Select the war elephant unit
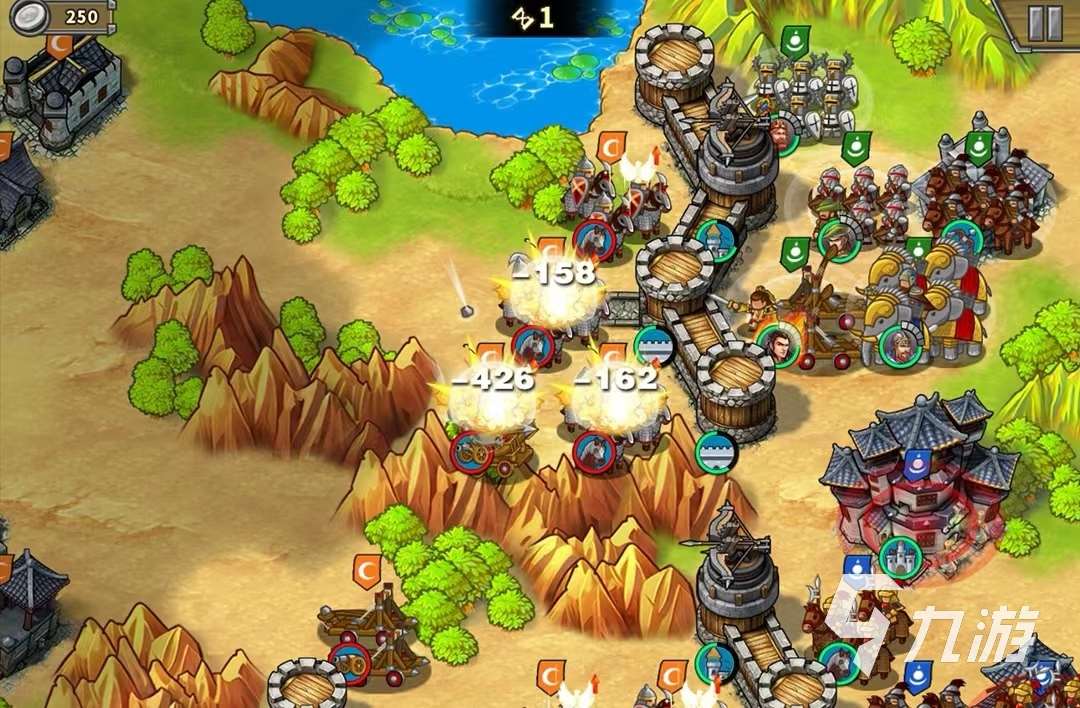 click(x=925, y=298)
